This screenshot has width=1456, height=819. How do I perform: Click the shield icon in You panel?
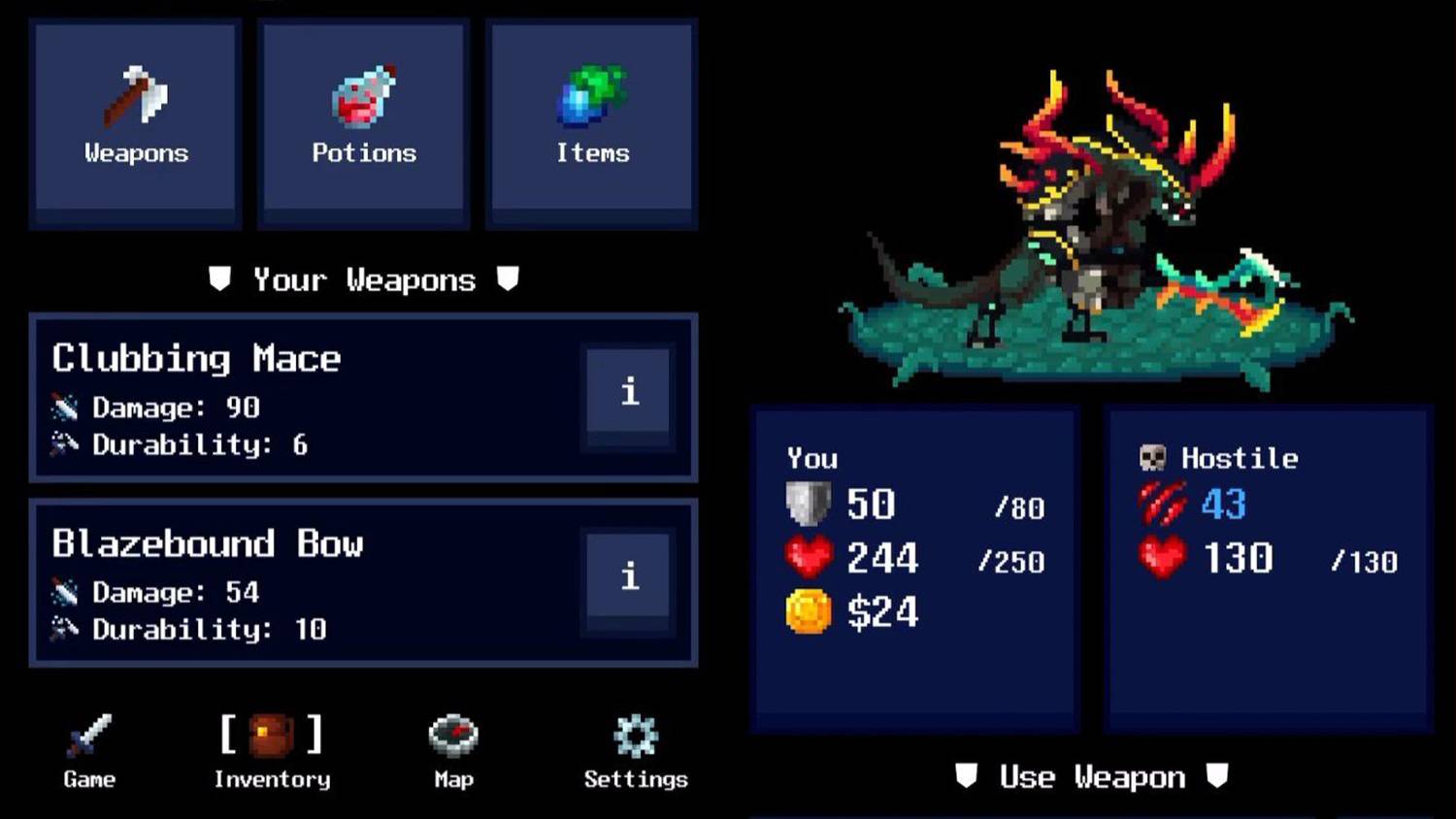pyautogui.click(x=809, y=504)
